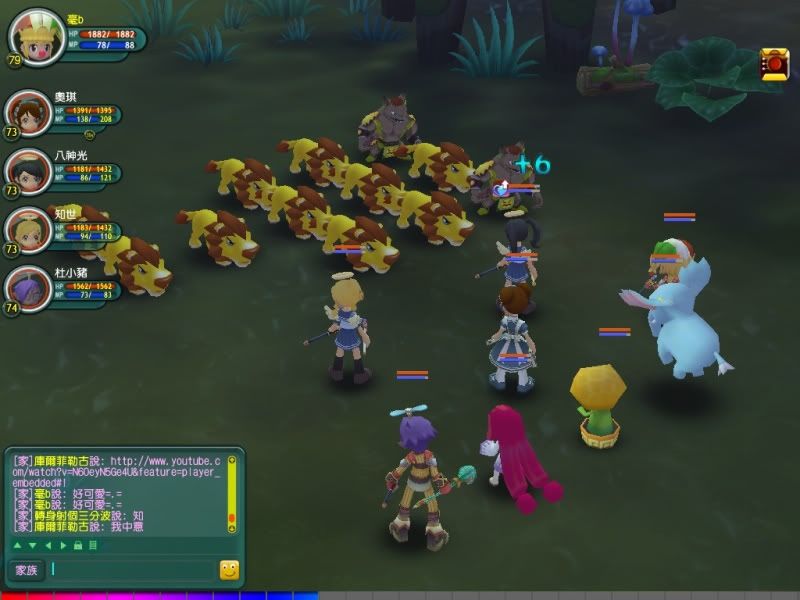
Task: Click the chat's green down-triangle button
Action: 31,545
